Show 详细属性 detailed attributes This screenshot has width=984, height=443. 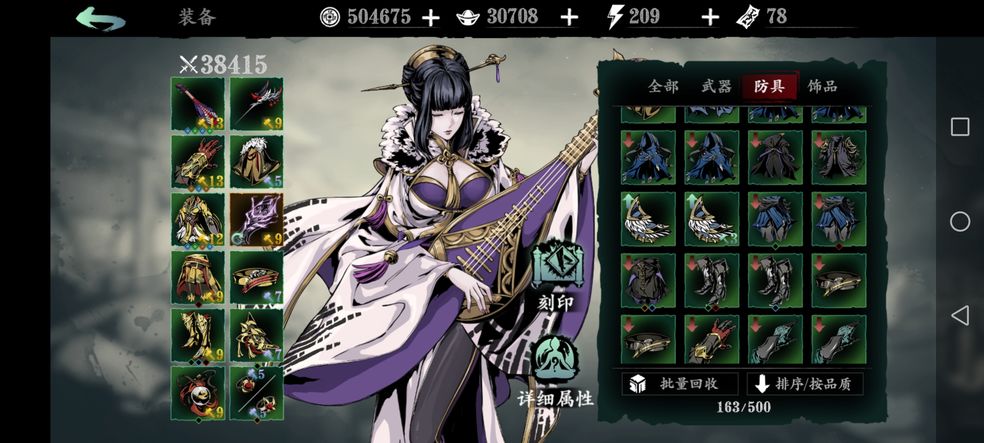point(556,372)
